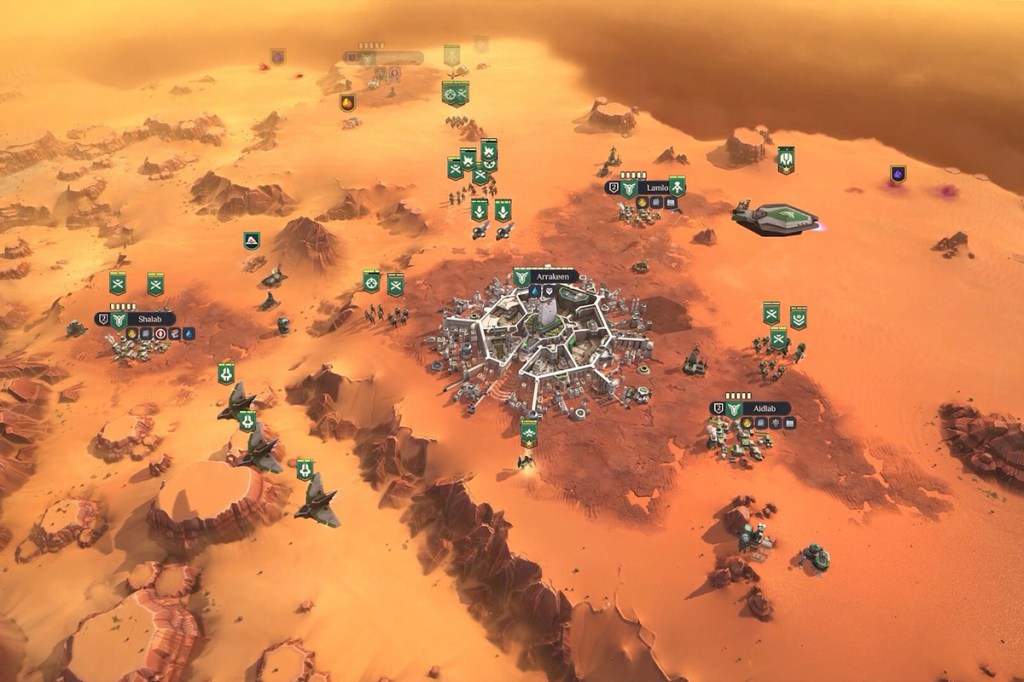Select the Arrakeen main base label
Screen dimensions: 1024x682
(551, 276)
